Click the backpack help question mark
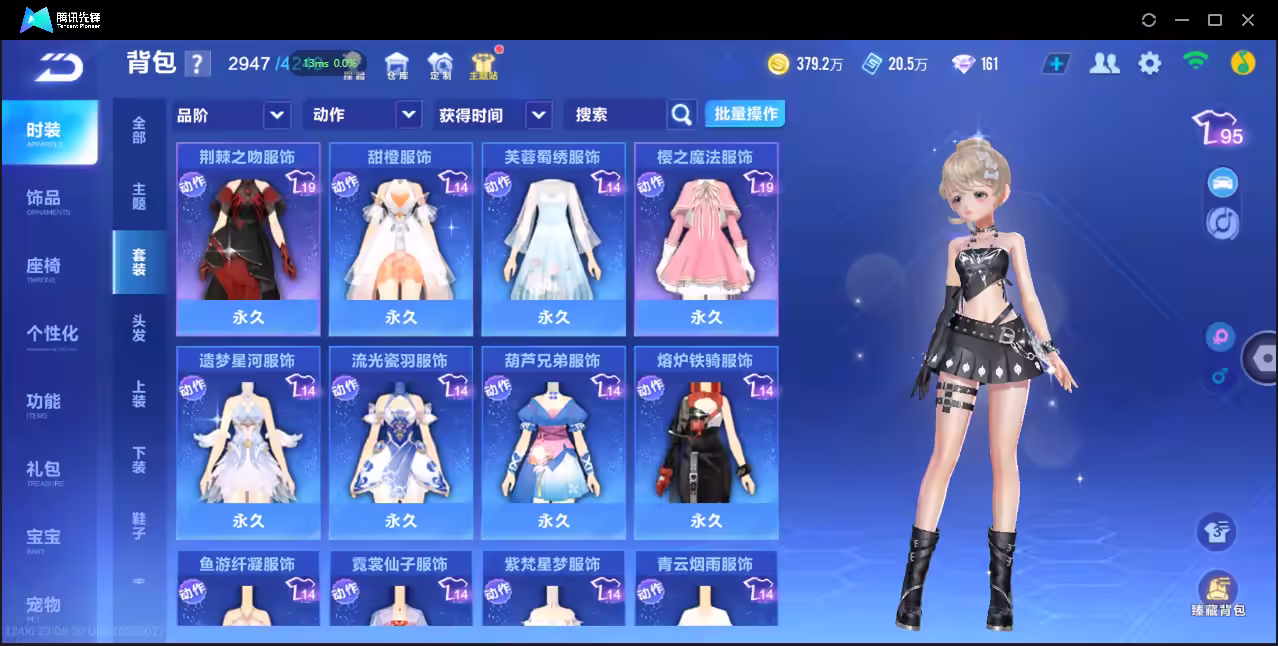Screen dimensions: 1278x646 pos(198,64)
